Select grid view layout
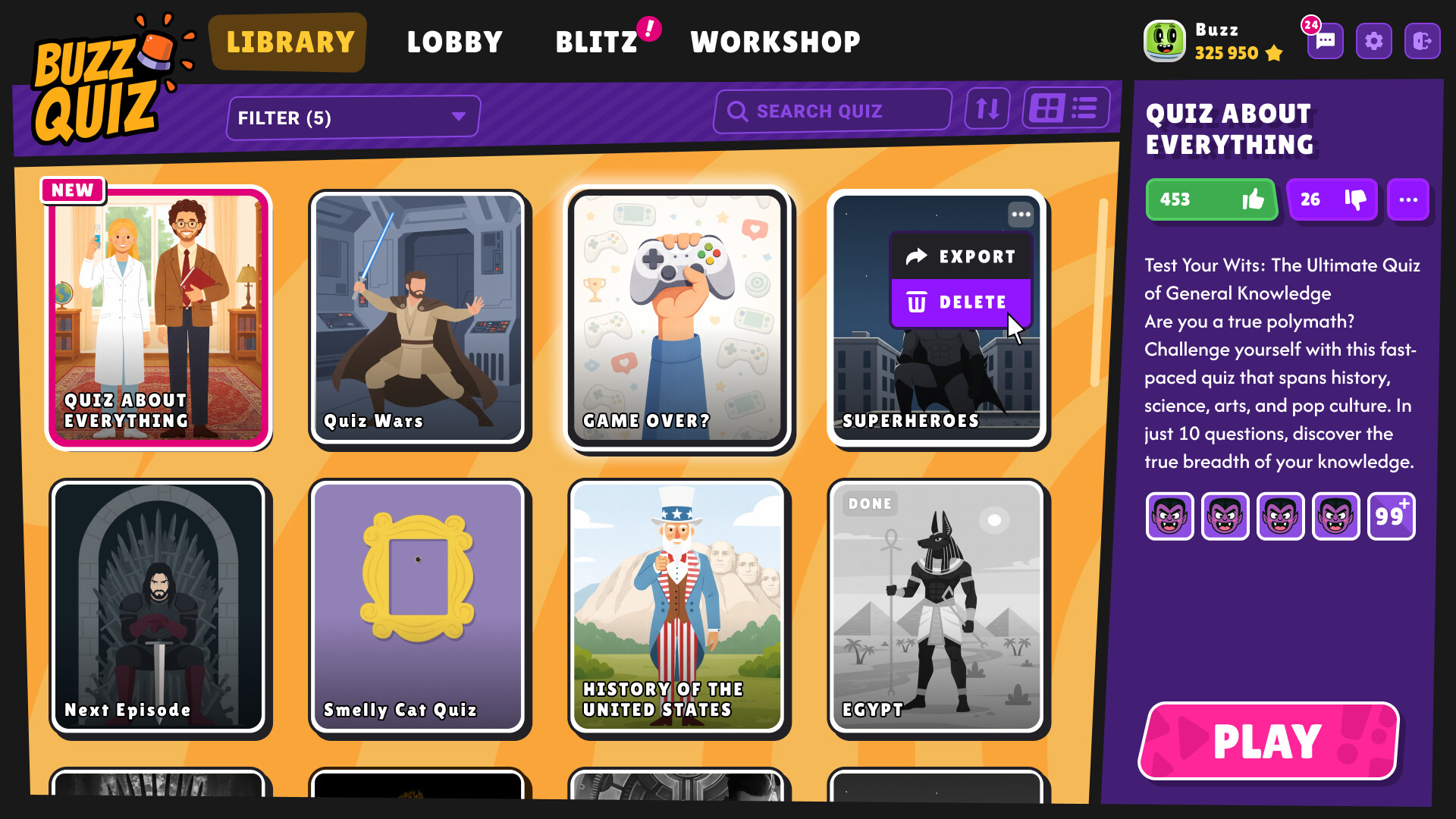This screenshot has width=1456, height=819. click(1049, 108)
